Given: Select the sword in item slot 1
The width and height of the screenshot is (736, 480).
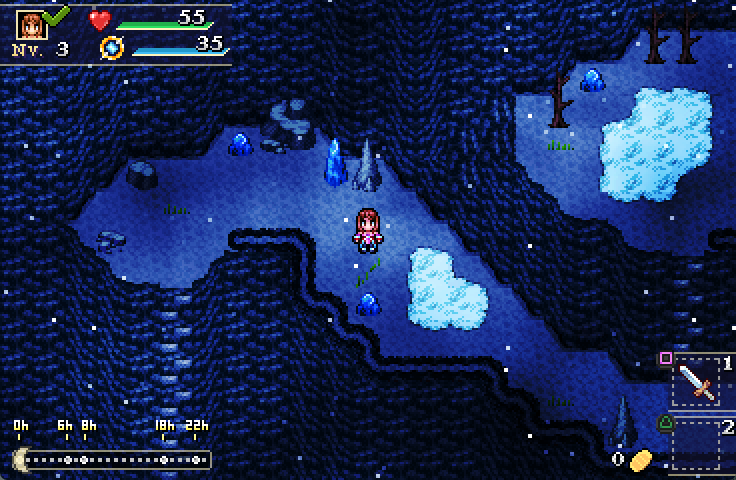Looking at the screenshot, I should point(696,382).
